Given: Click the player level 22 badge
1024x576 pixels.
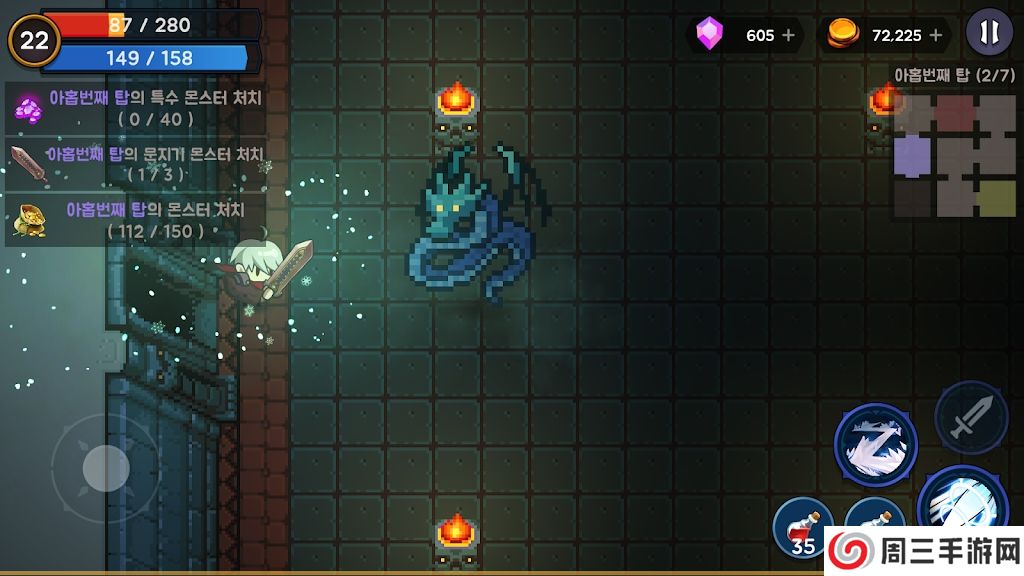Looking at the screenshot, I should [x=35, y=40].
